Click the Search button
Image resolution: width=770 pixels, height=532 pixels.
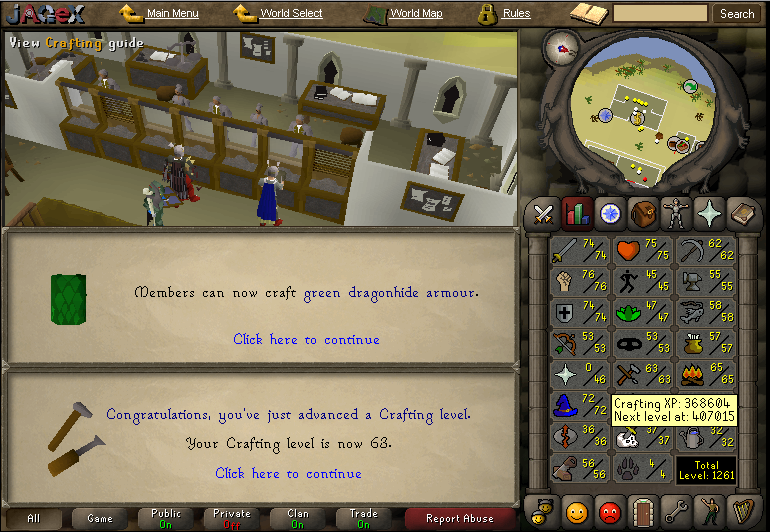tap(737, 14)
